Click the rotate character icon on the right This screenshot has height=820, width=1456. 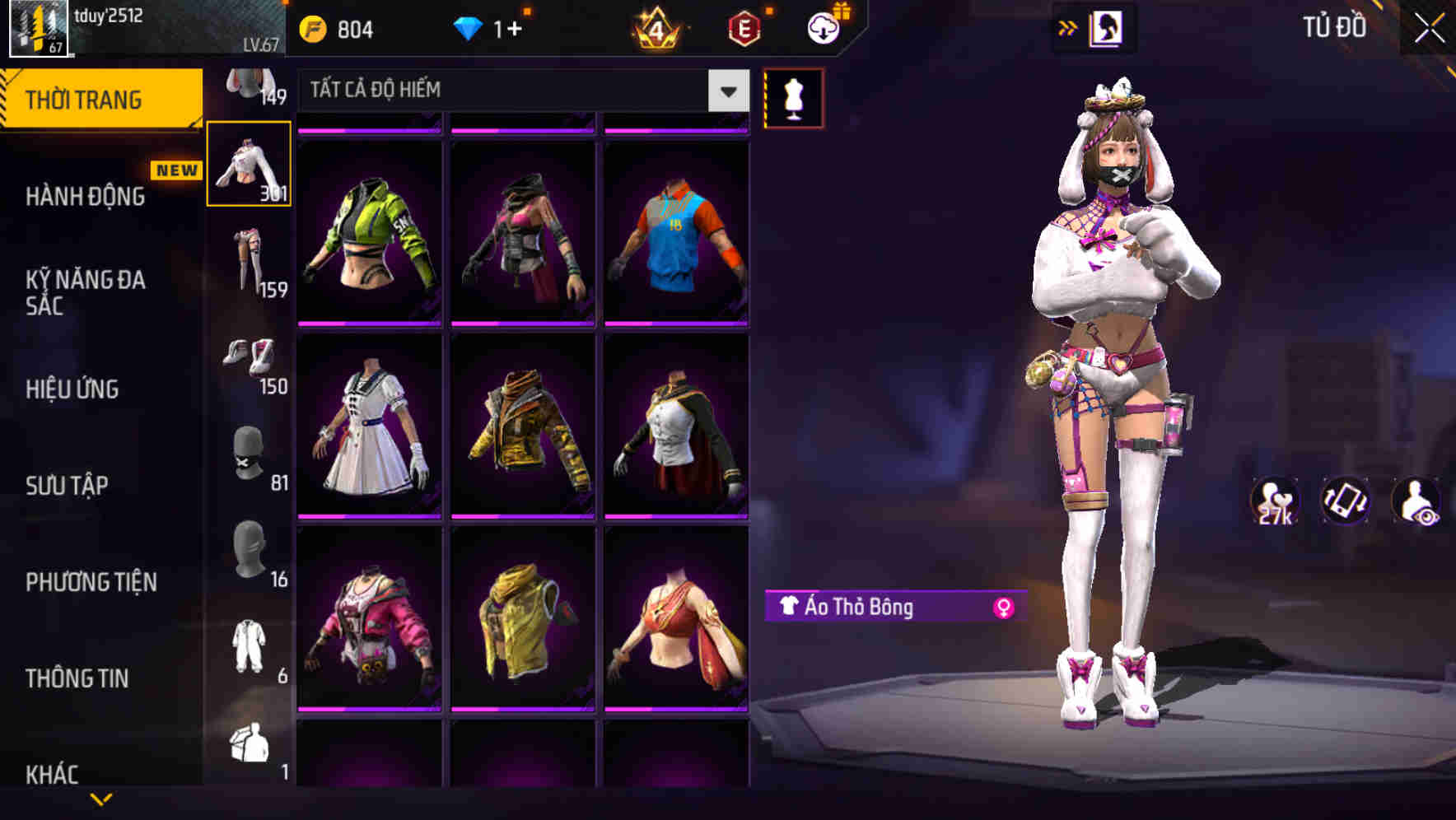pos(1346,502)
